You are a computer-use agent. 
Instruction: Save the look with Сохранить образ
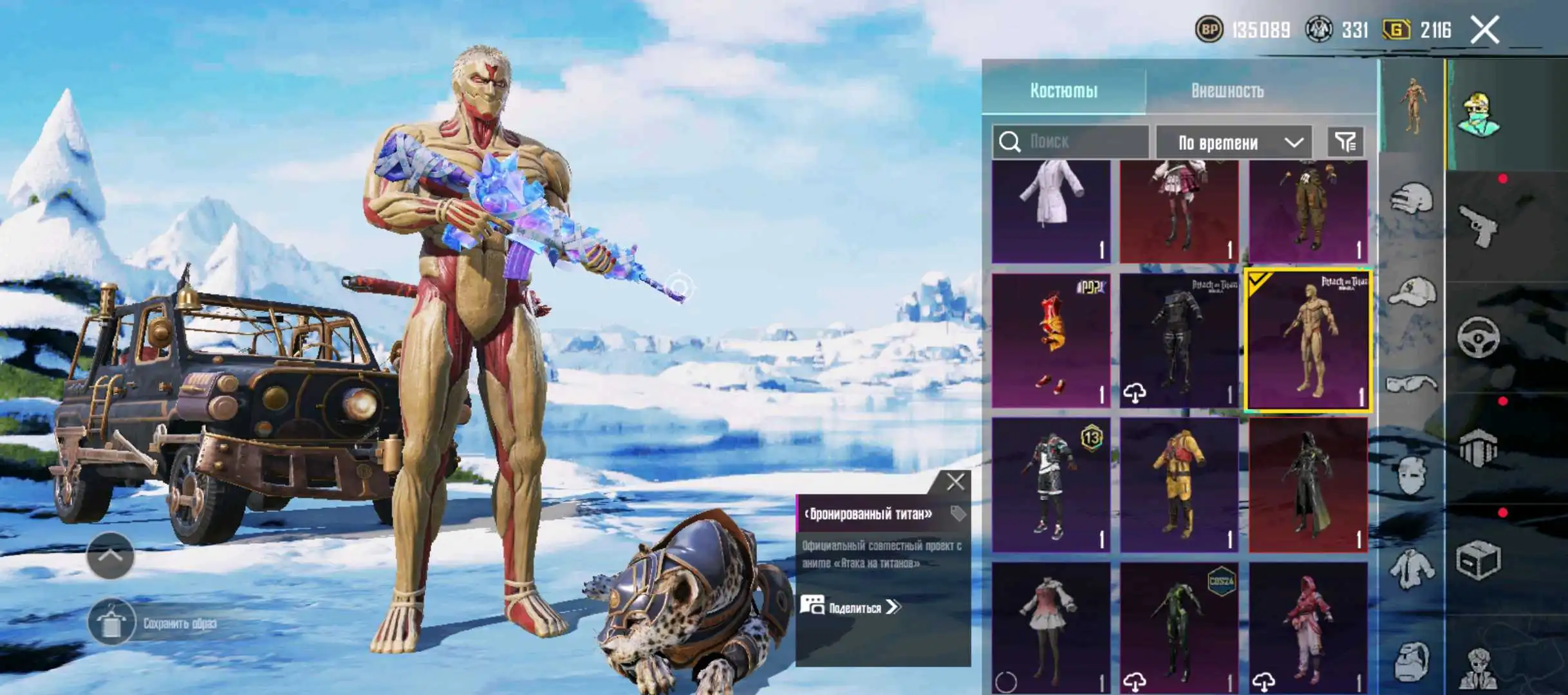coord(112,622)
